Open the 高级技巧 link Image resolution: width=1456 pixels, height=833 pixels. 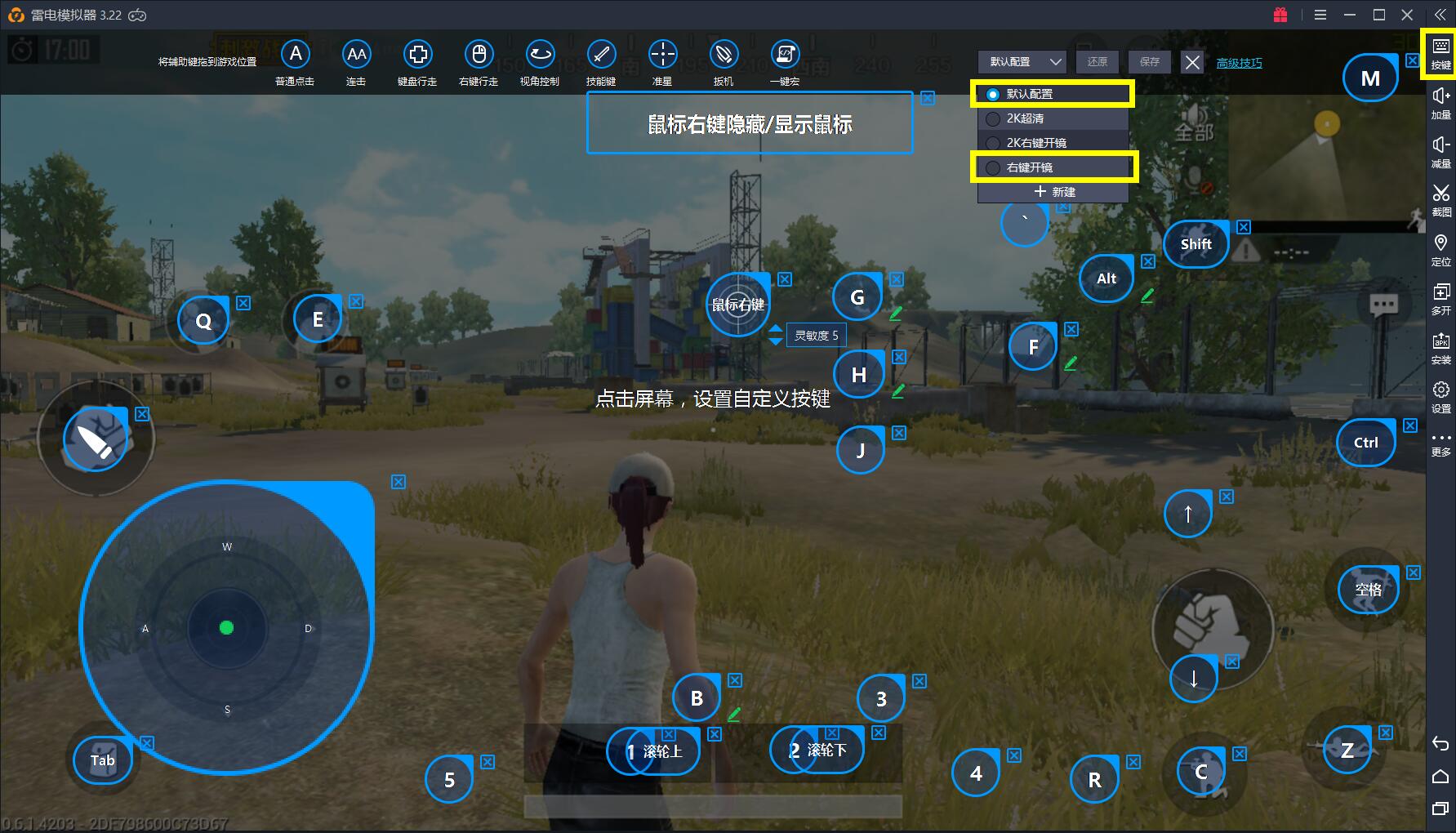click(x=1239, y=63)
